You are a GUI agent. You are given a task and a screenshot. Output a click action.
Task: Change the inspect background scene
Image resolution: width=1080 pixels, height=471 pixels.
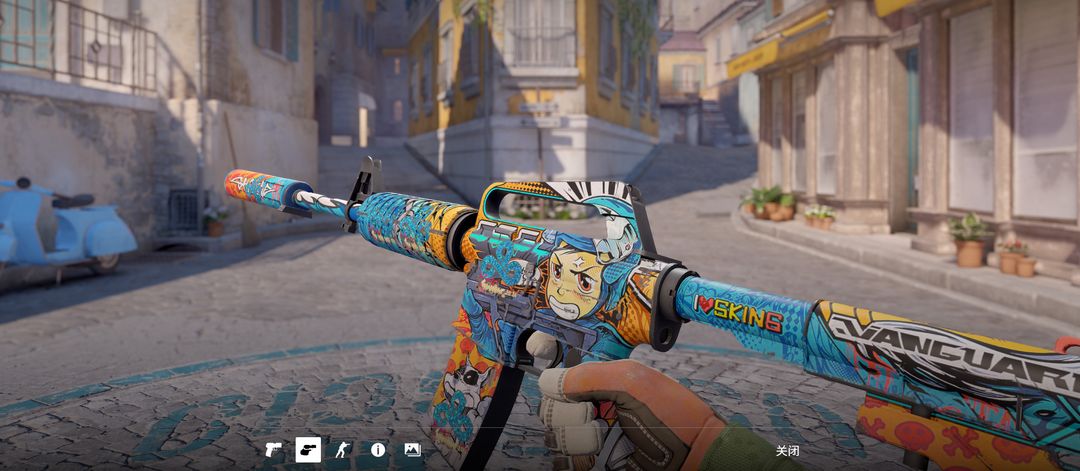click(x=412, y=450)
